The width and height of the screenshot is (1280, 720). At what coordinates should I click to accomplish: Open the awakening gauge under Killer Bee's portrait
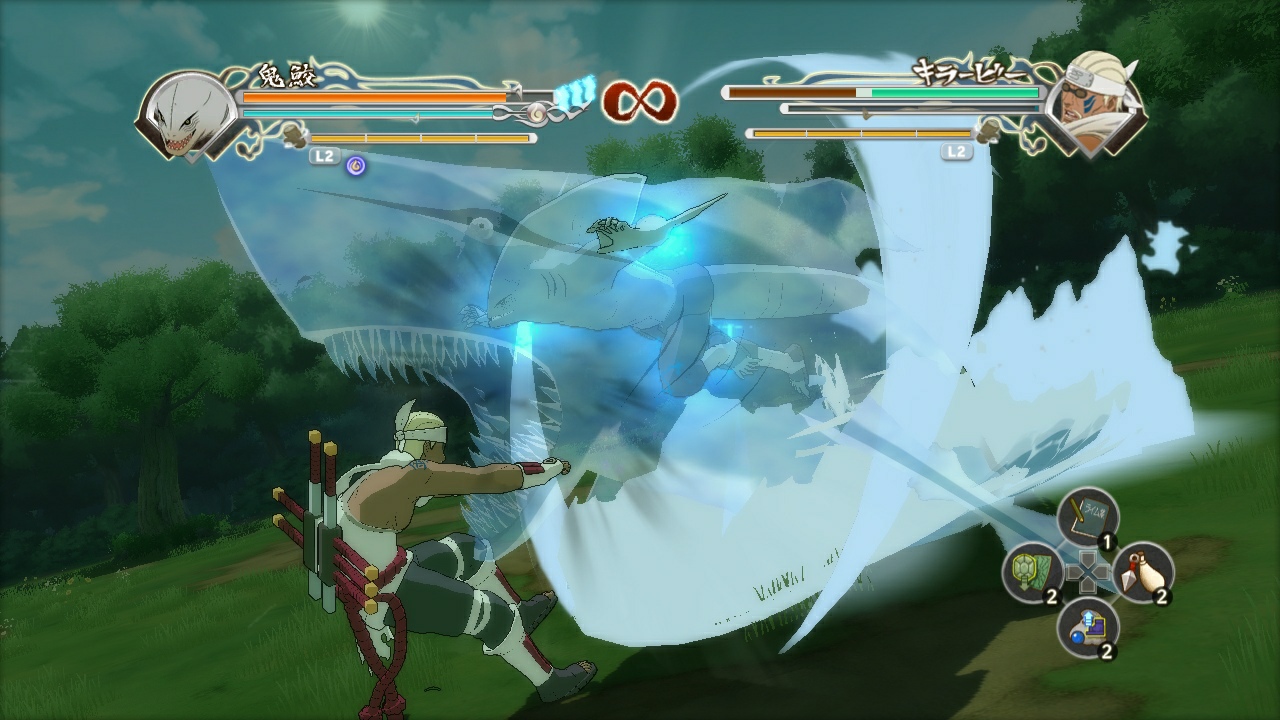[860, 131]
